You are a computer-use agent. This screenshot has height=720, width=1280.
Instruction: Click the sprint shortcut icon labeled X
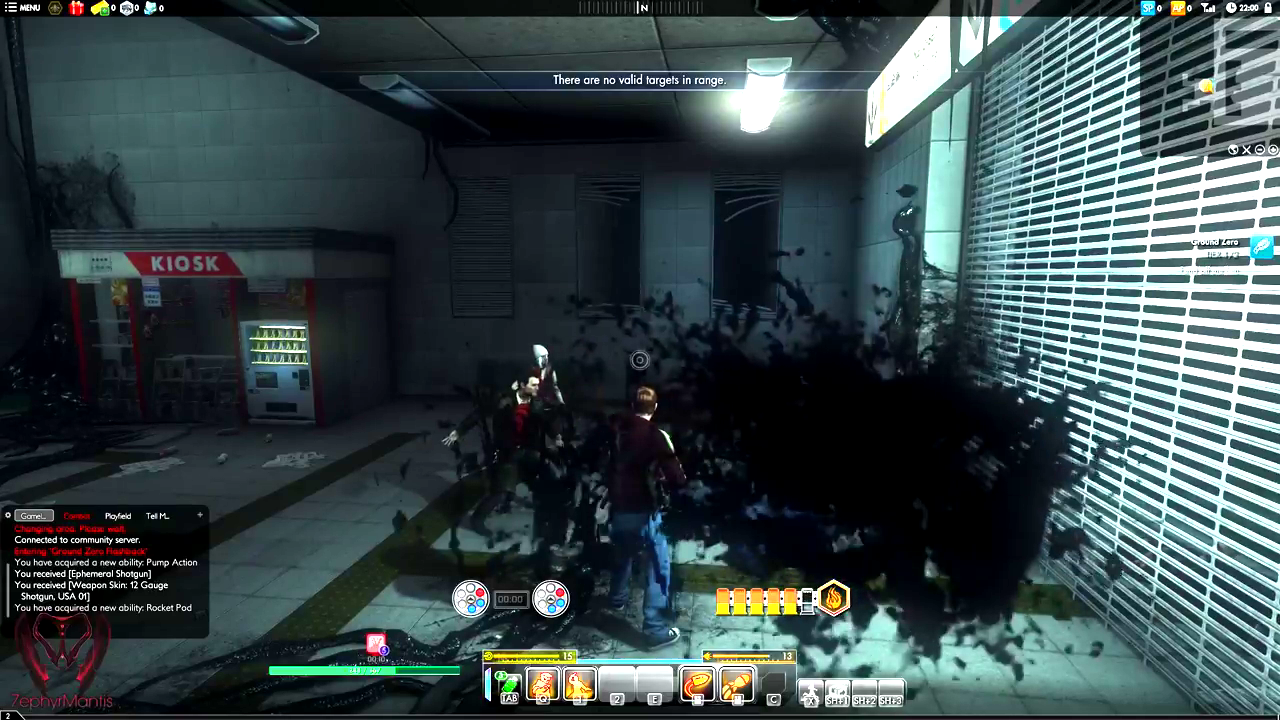(811, 690)
